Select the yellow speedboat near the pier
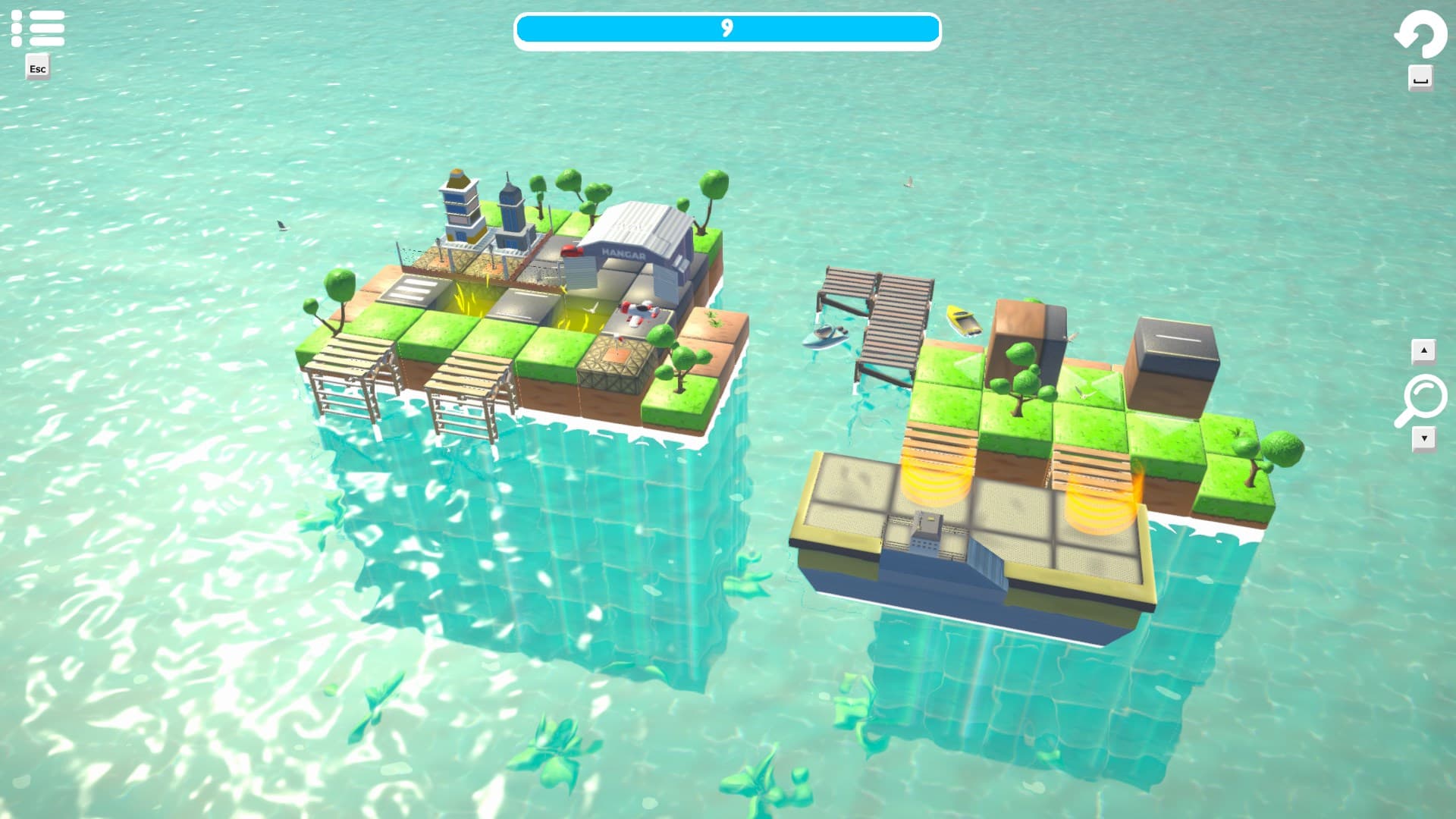The image size is (1456, 819). (961, 321)
